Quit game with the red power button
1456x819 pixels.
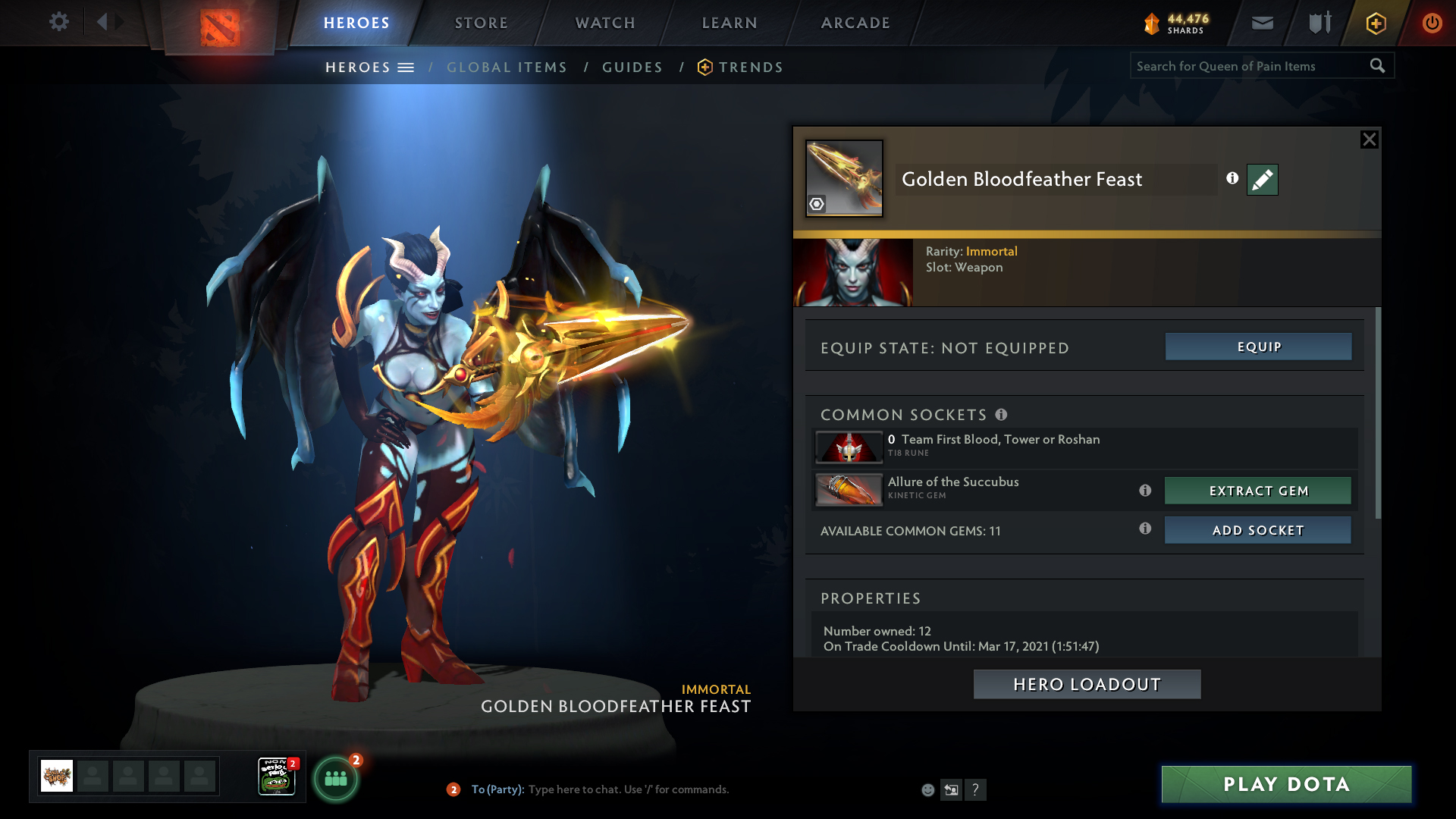tap(1432, 23)
